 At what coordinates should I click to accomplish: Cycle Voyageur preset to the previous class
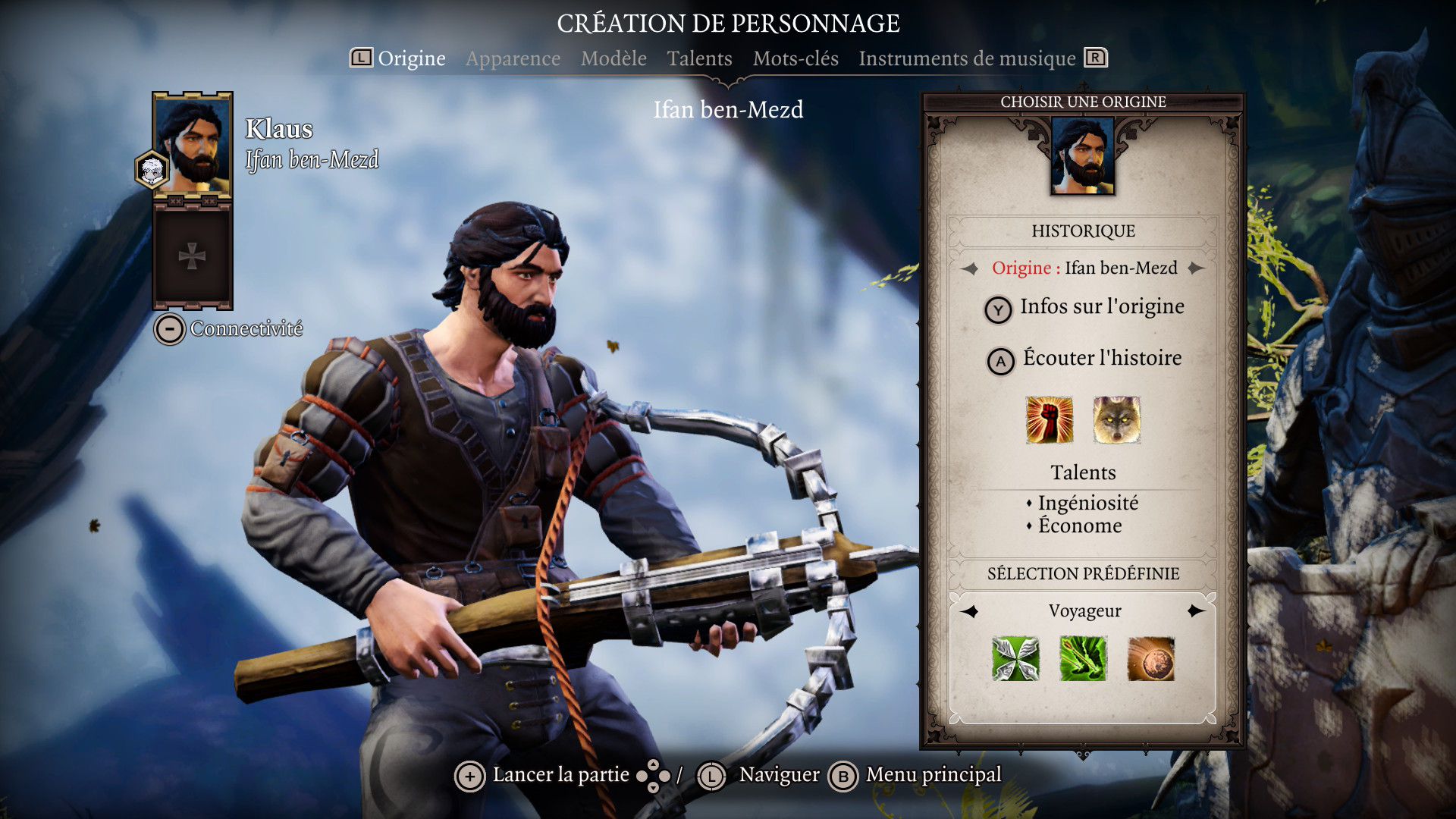[x=970, y=611]
